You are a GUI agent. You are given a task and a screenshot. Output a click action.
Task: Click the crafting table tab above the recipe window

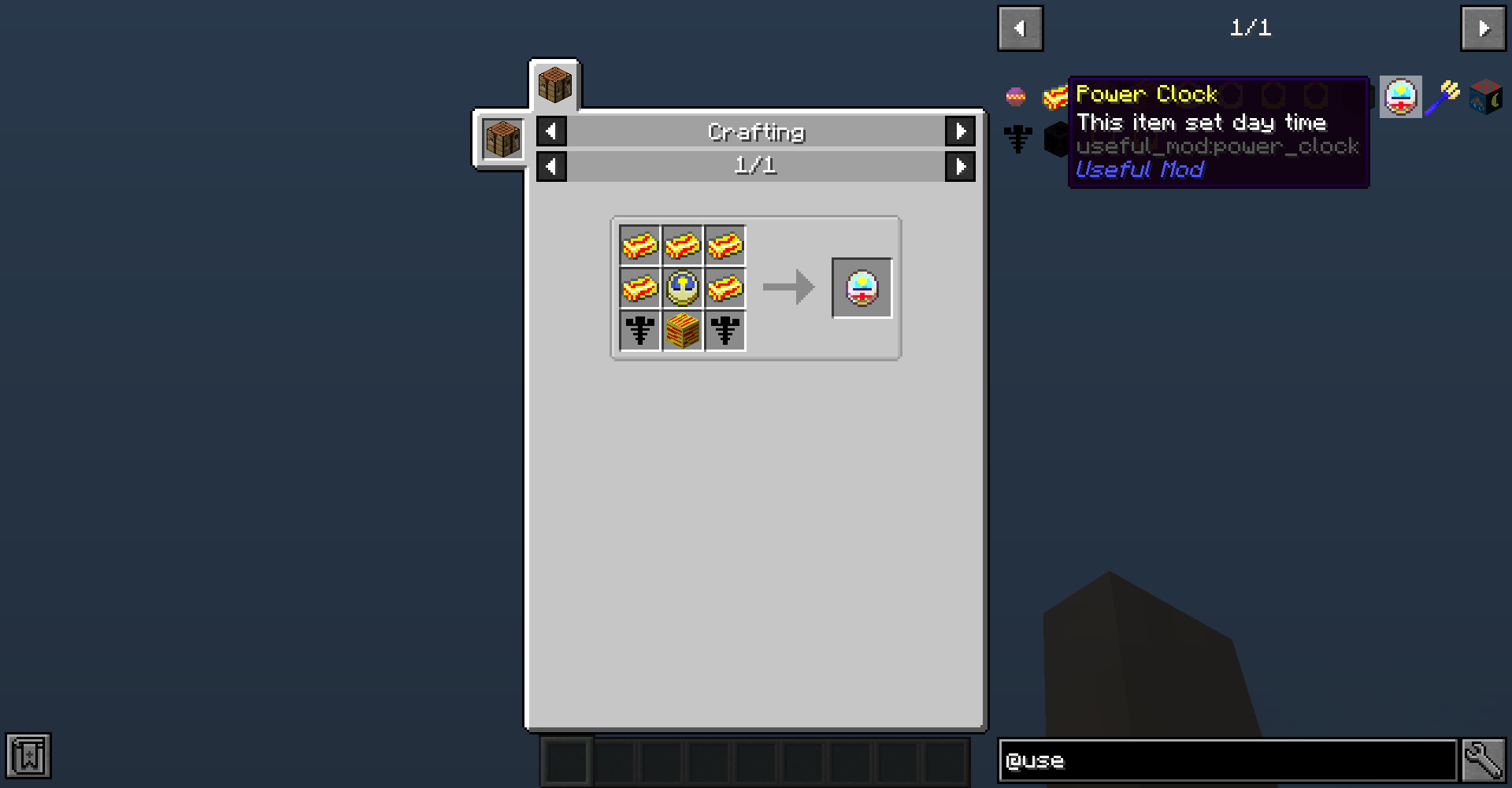click(554, 85)
